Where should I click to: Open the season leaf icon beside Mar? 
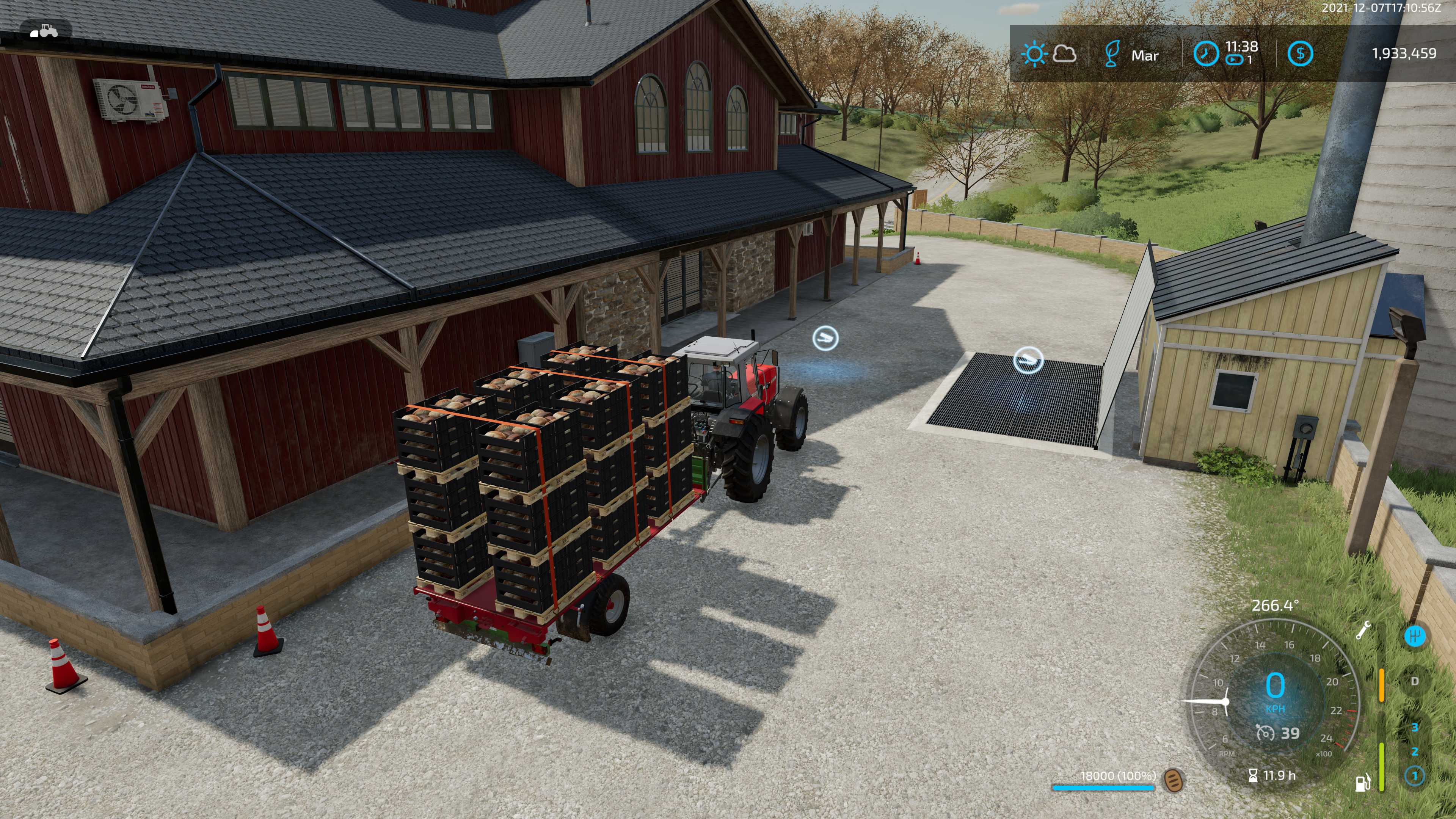pos(1112,54)
